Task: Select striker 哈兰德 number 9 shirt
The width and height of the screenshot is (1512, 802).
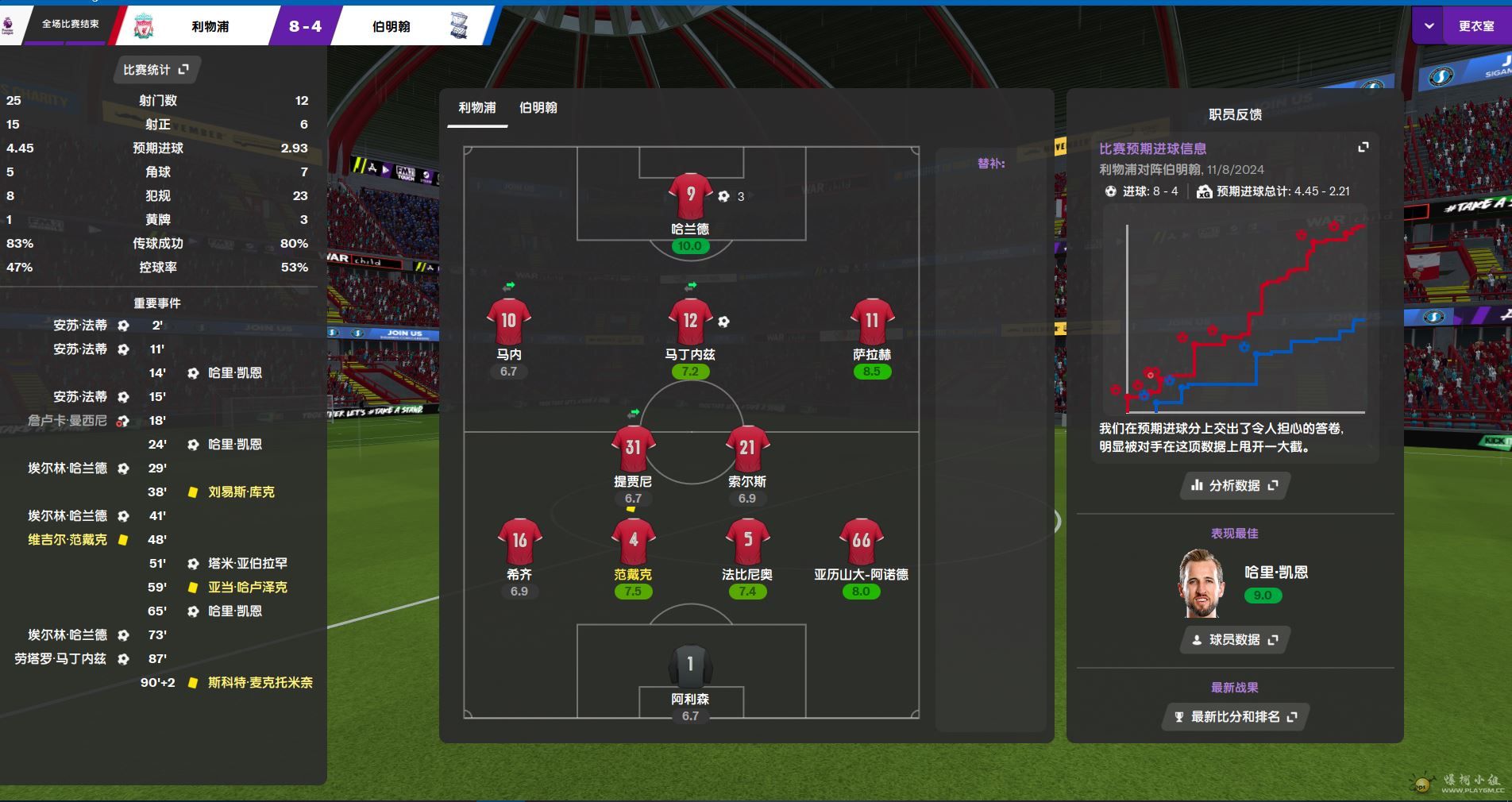Action: 690,195
